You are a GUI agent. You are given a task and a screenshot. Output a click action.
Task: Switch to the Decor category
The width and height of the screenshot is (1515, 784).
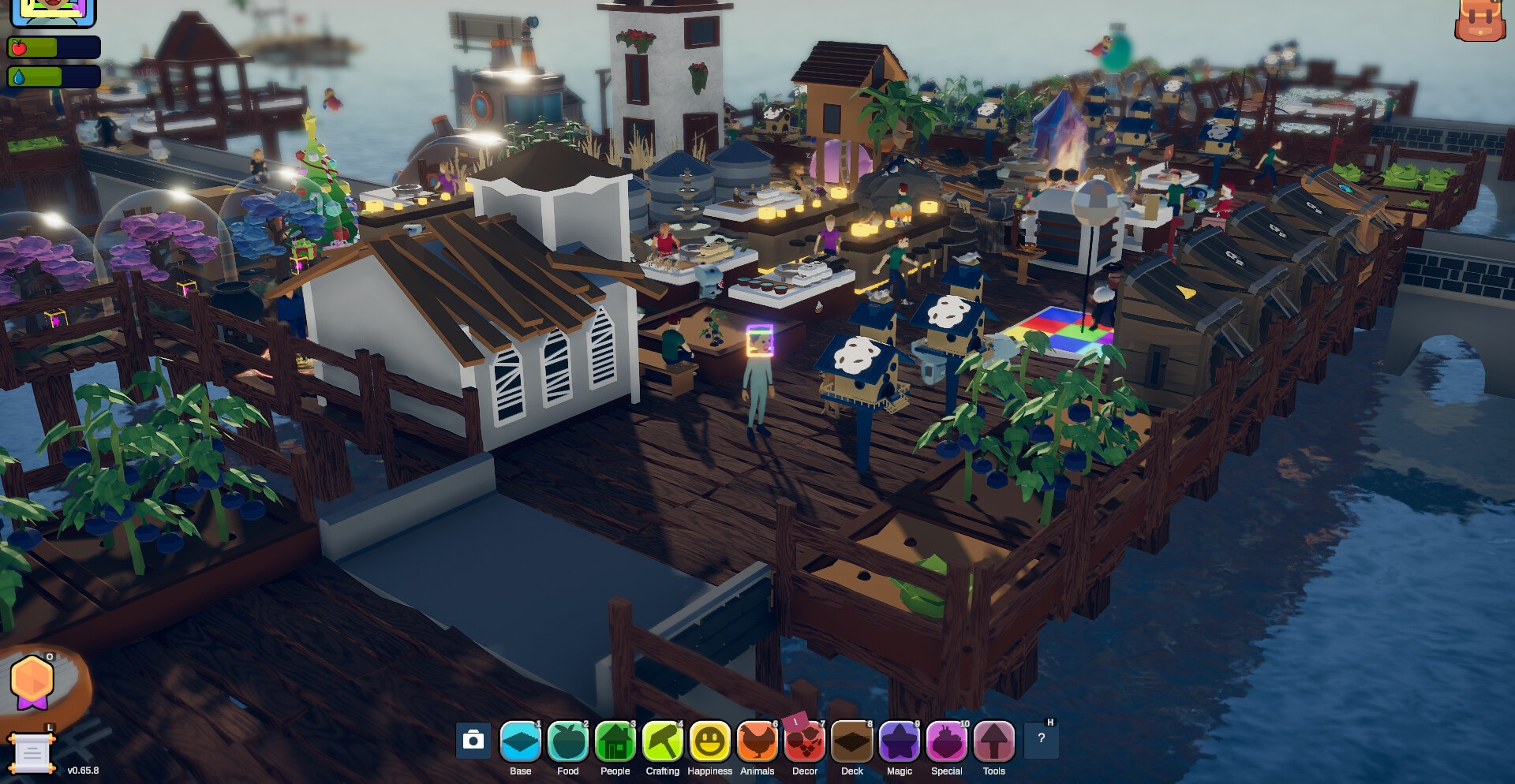point(805,742)
